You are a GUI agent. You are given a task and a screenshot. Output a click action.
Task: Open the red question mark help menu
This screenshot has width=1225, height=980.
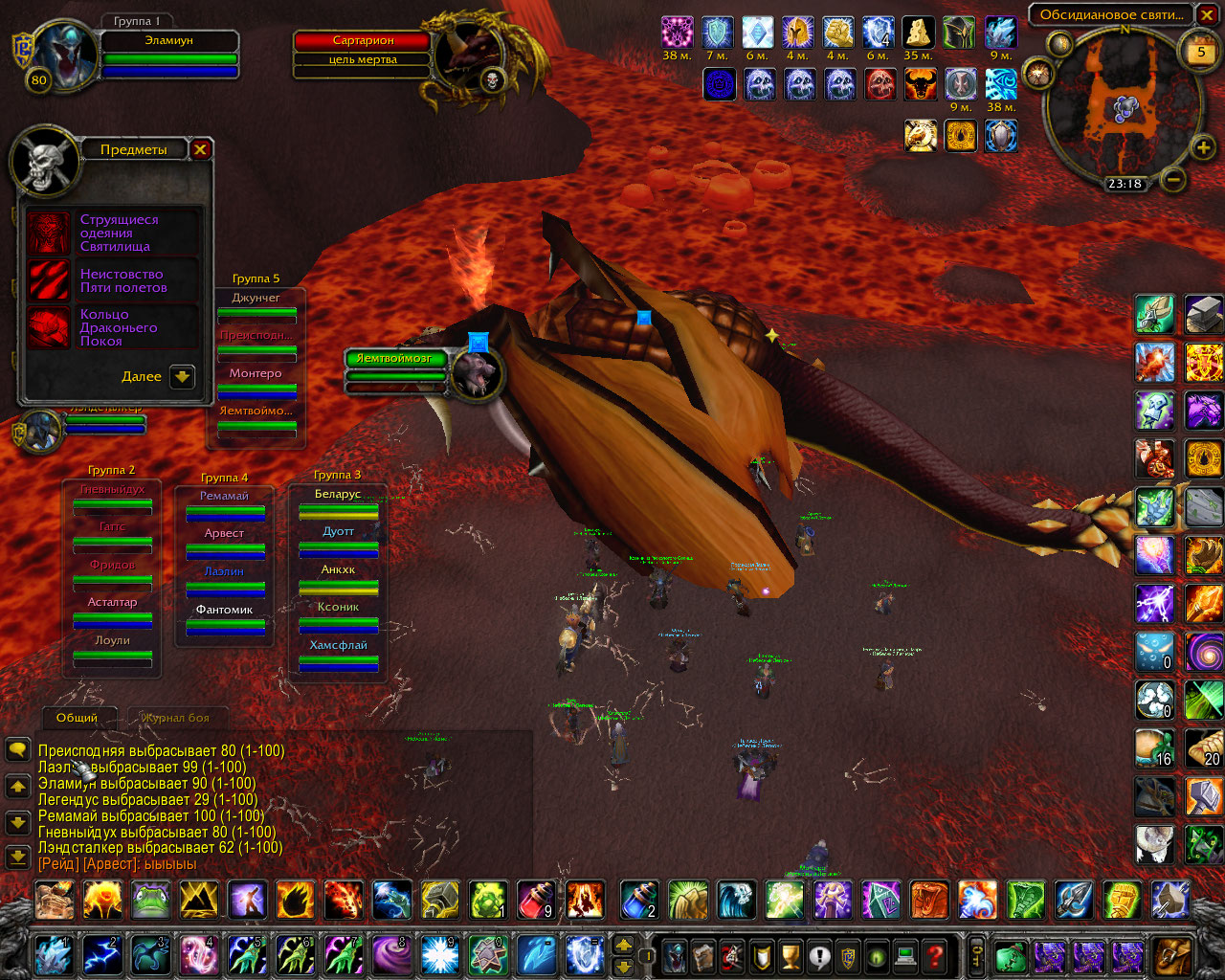tap(935, 954)
